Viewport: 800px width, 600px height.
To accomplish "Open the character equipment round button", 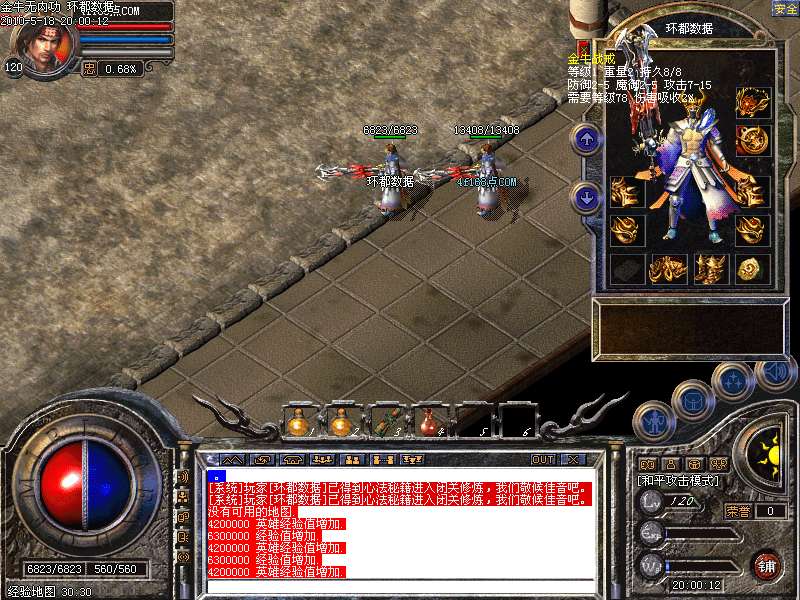I will click(653, 421).
